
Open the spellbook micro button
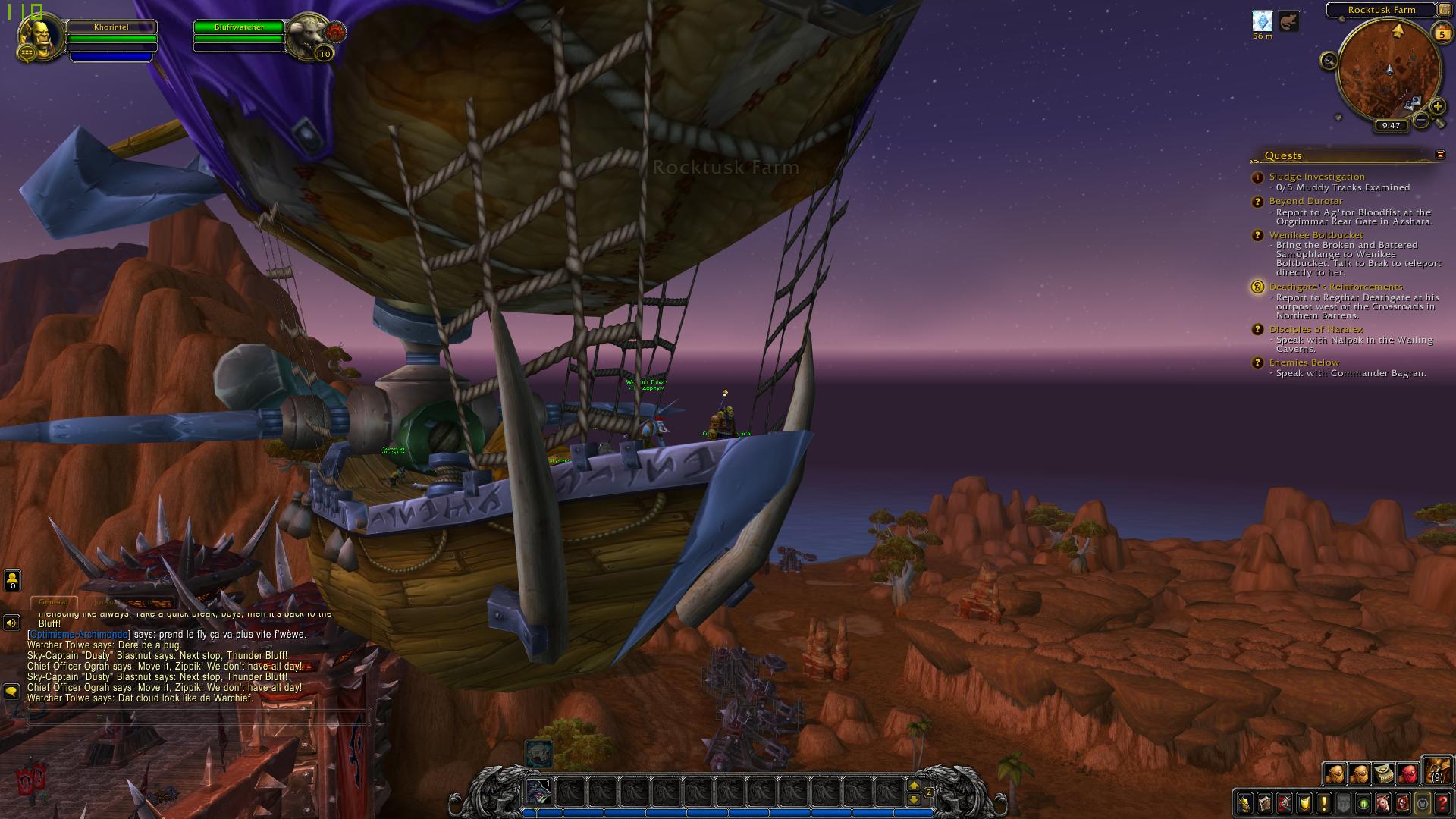pos(1265,803)
